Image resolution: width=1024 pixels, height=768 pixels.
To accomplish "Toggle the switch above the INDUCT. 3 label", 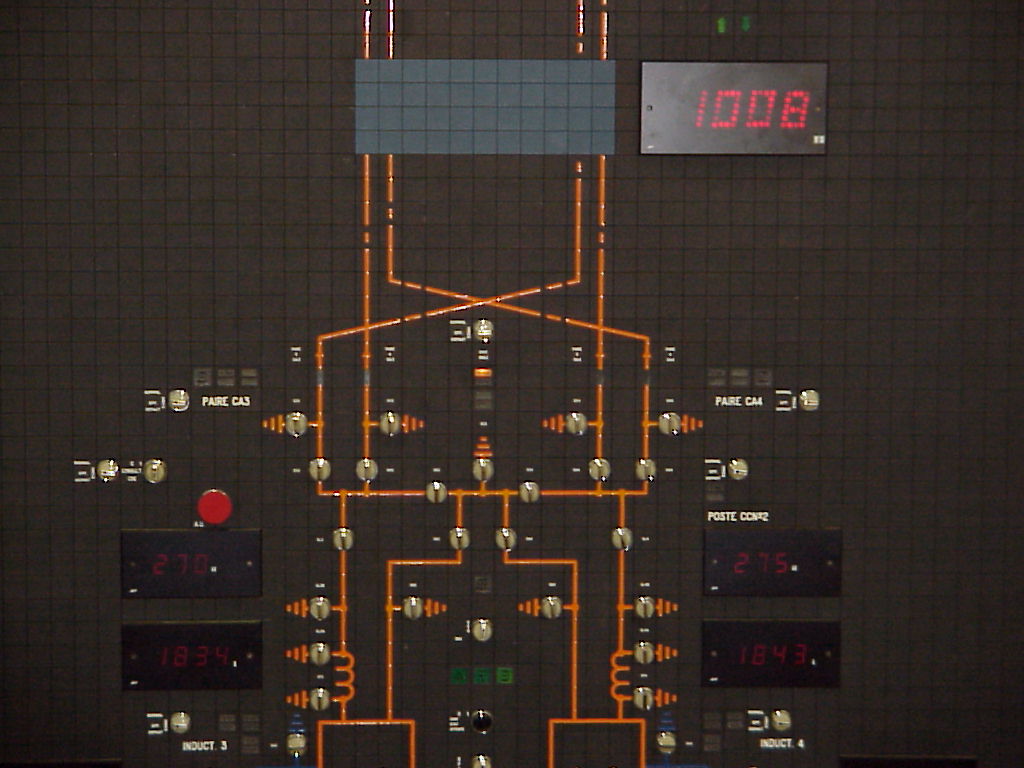I will (180, 722).
